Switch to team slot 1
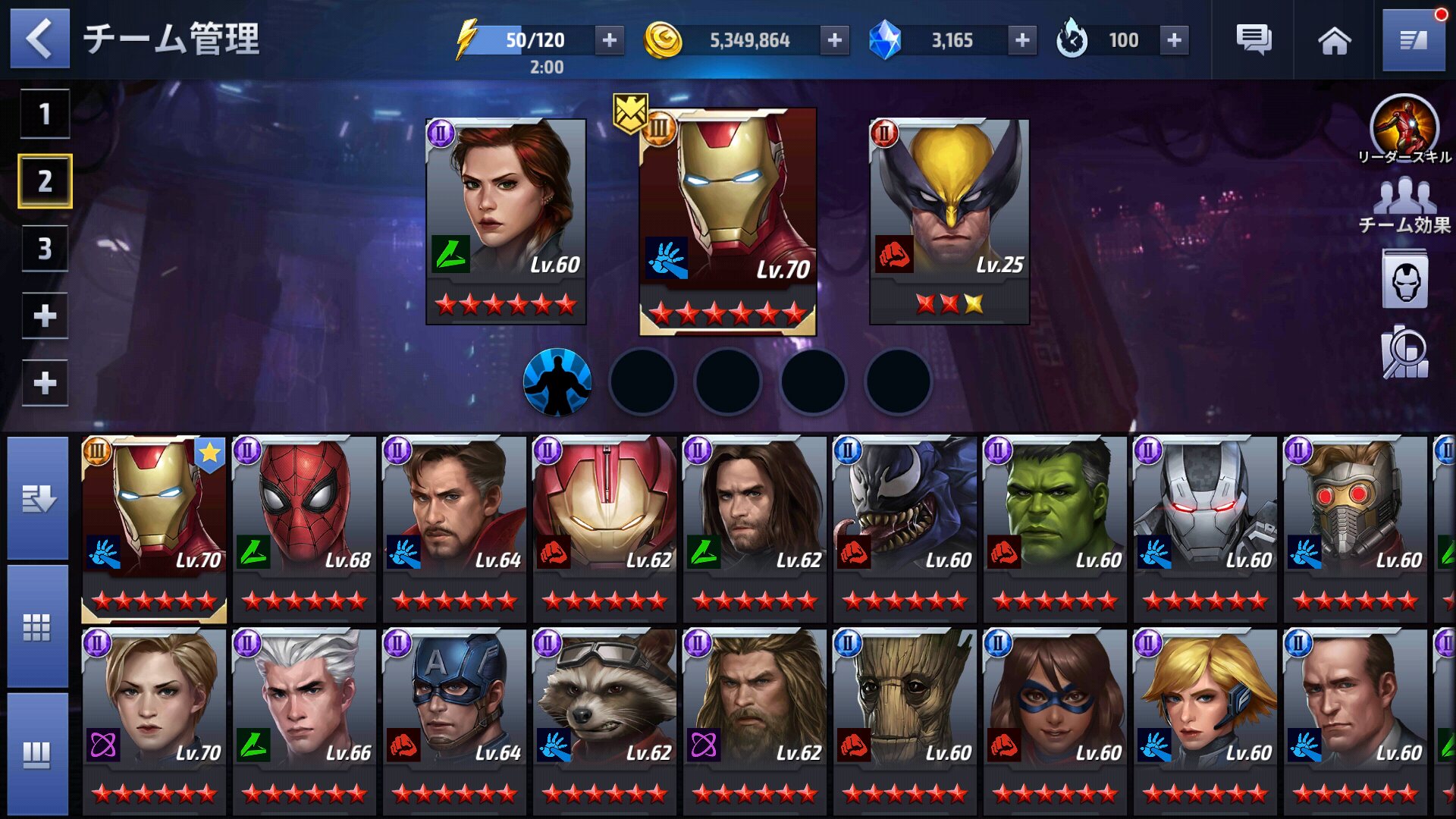This screenshot has height=819, width=1456. click(x=45, y=114)
